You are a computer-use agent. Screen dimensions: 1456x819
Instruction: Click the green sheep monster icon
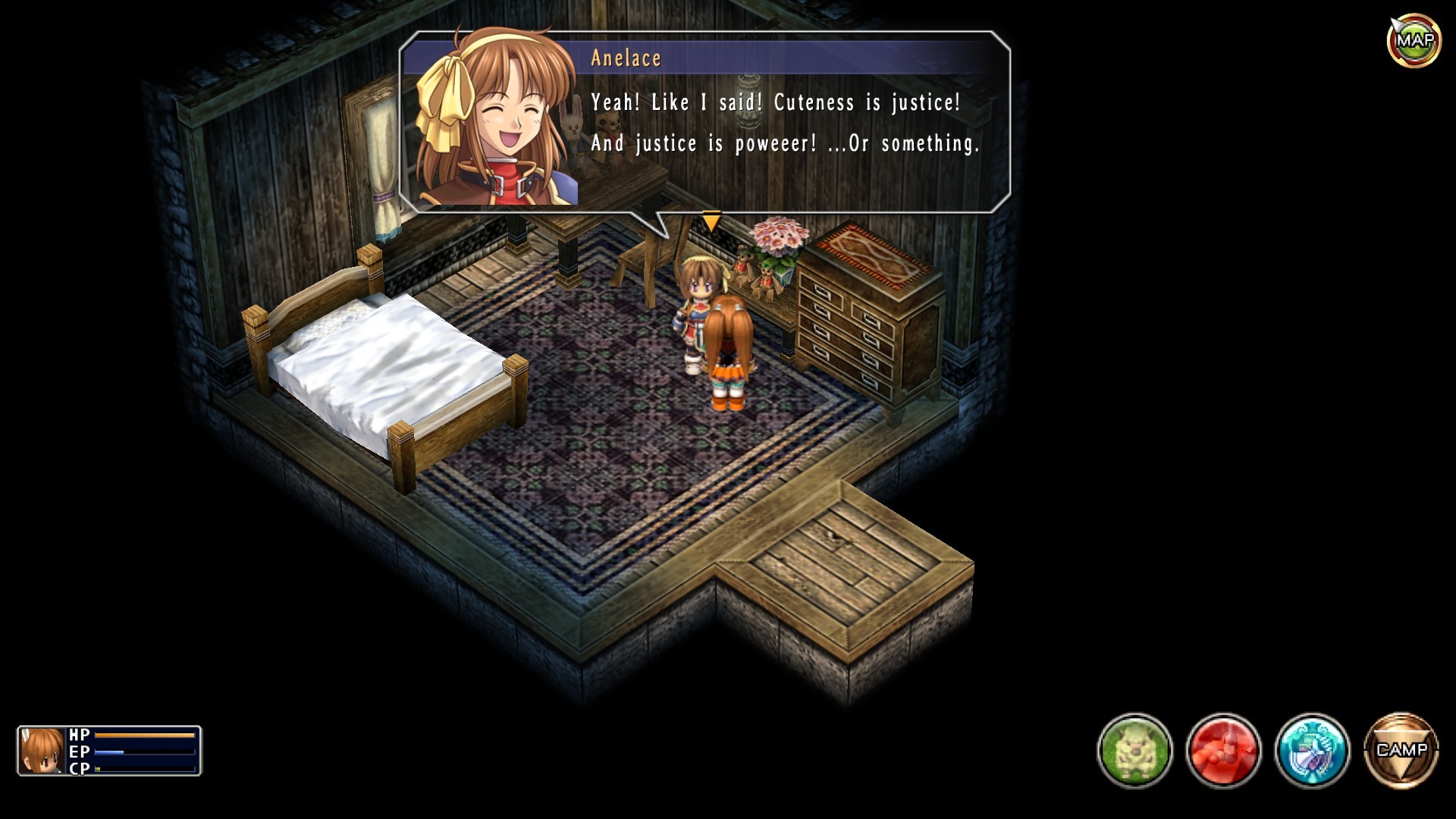[1134, 750]
